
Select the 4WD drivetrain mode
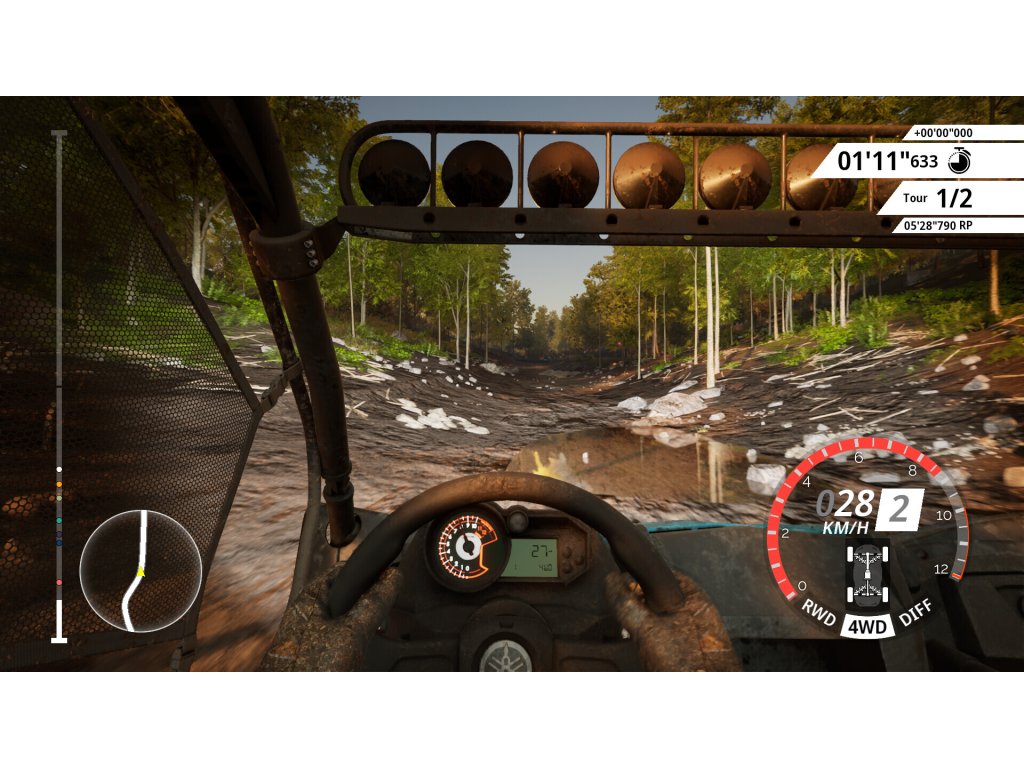click(865, 626)
